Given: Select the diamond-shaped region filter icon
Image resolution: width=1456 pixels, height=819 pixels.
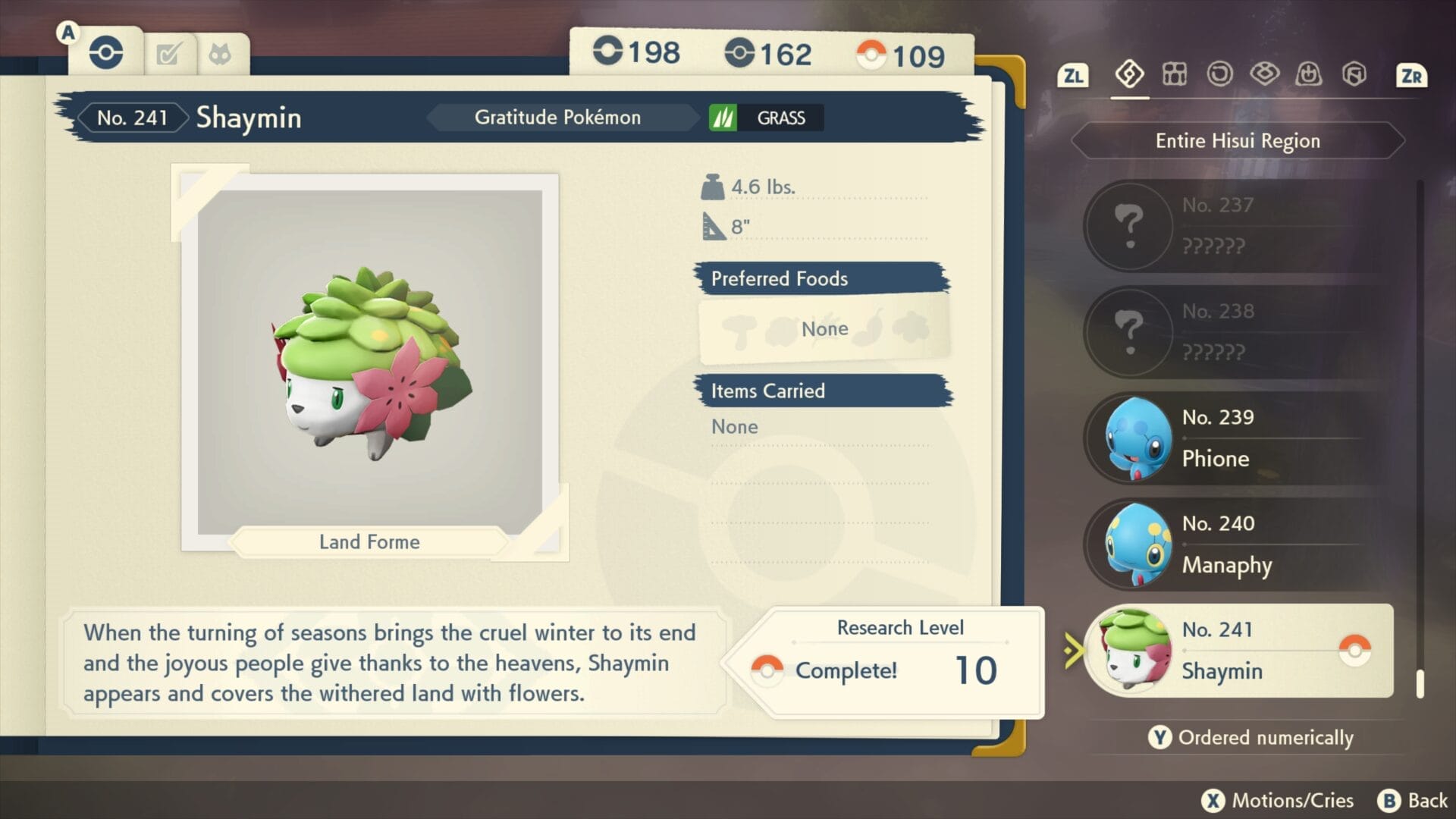Looking at the screenshot, I should click(1129, 74).
